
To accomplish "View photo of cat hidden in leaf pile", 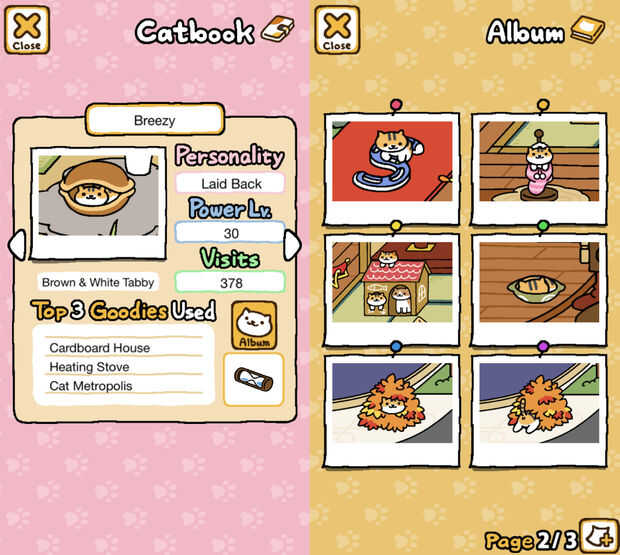I will tap(392, 405).
